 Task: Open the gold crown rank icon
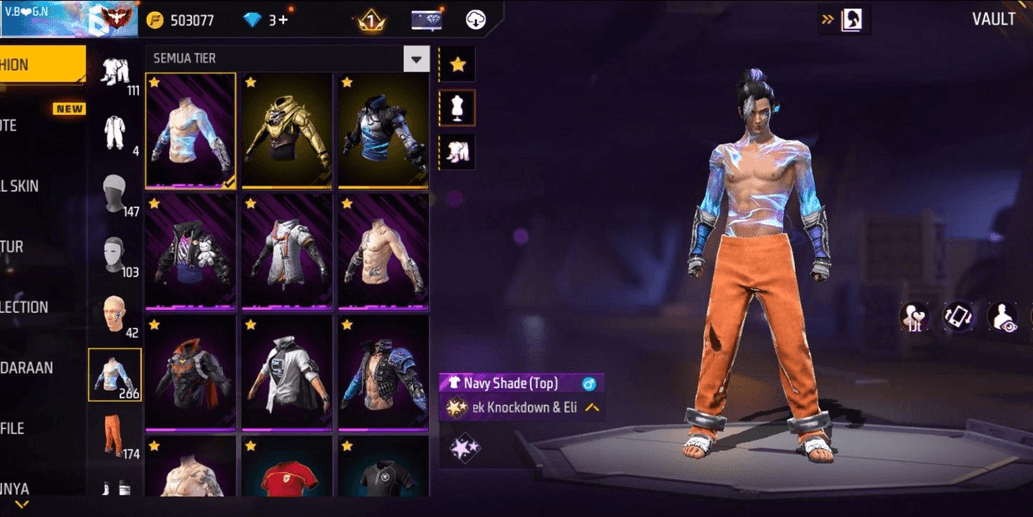coord(371,20)
